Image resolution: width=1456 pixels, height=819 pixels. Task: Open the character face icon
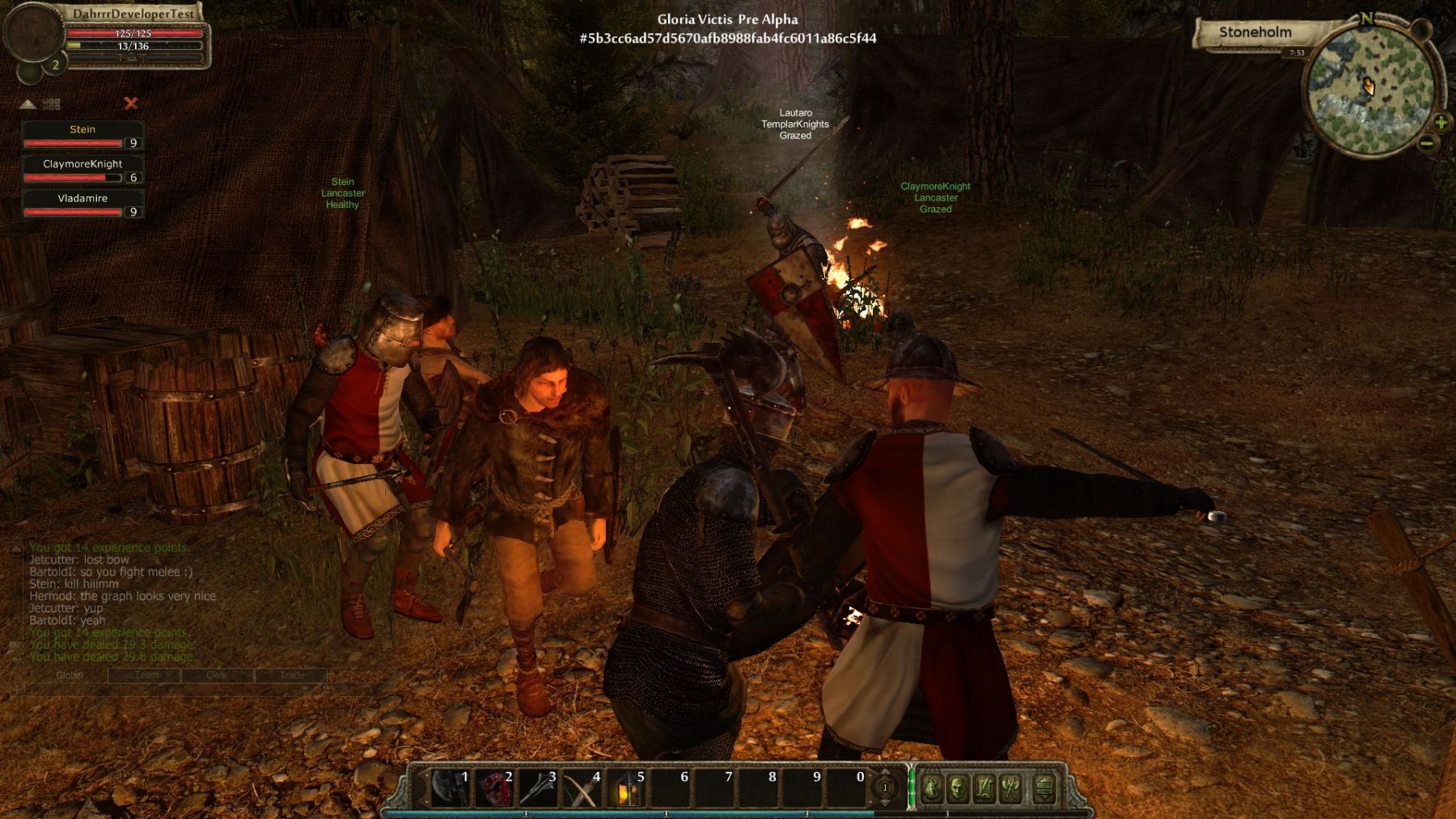click(958, 788)
